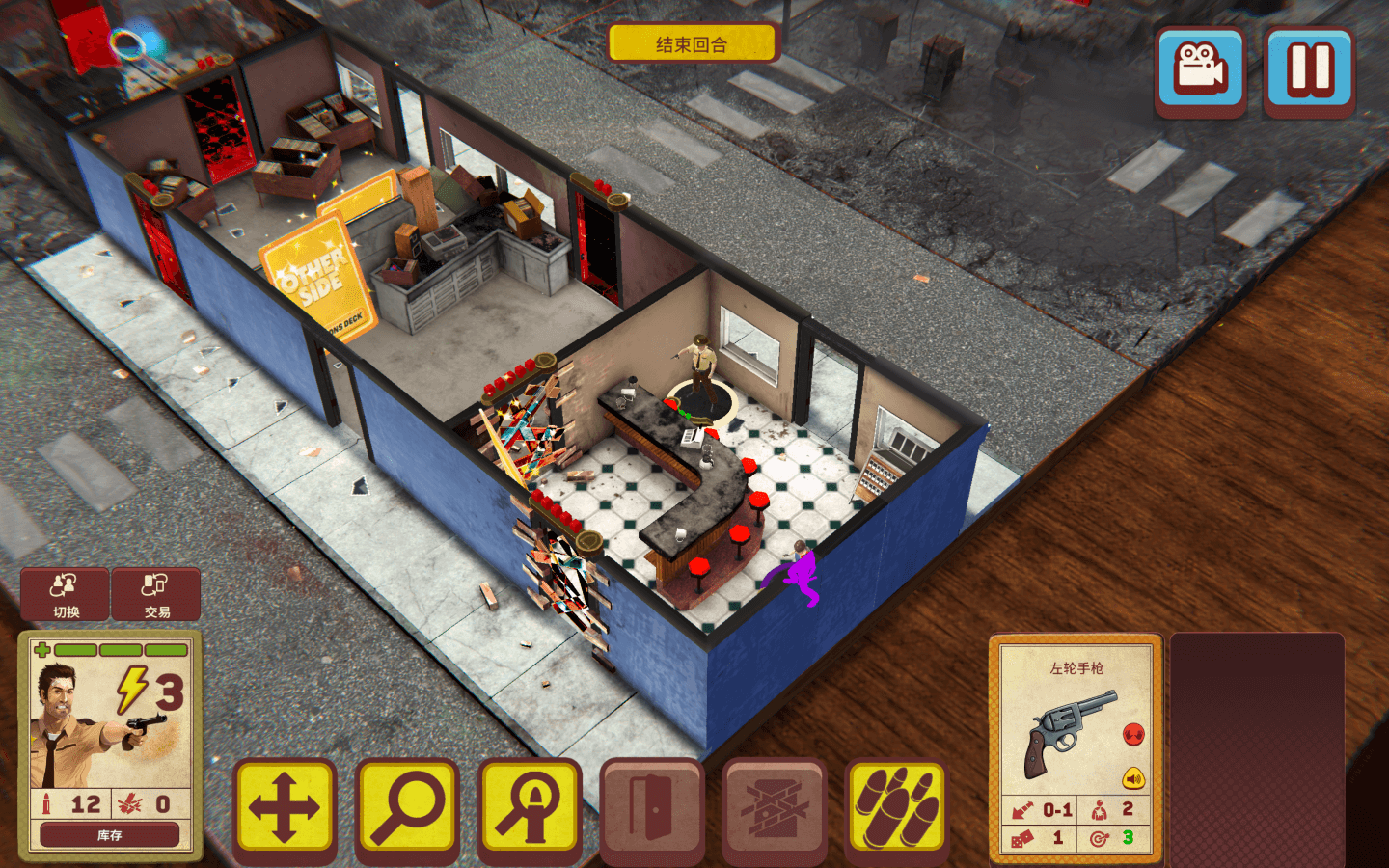
Task: Select the barricade planks action button
Action: [774, 808]
